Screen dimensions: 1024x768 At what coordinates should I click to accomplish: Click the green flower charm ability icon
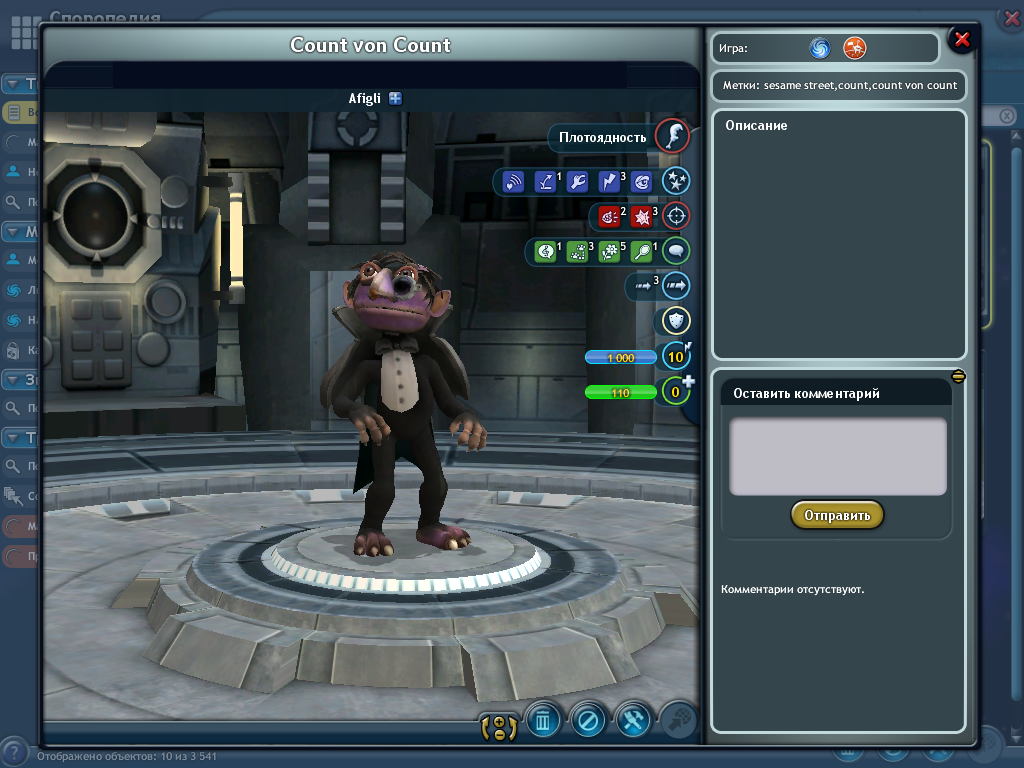609,252
